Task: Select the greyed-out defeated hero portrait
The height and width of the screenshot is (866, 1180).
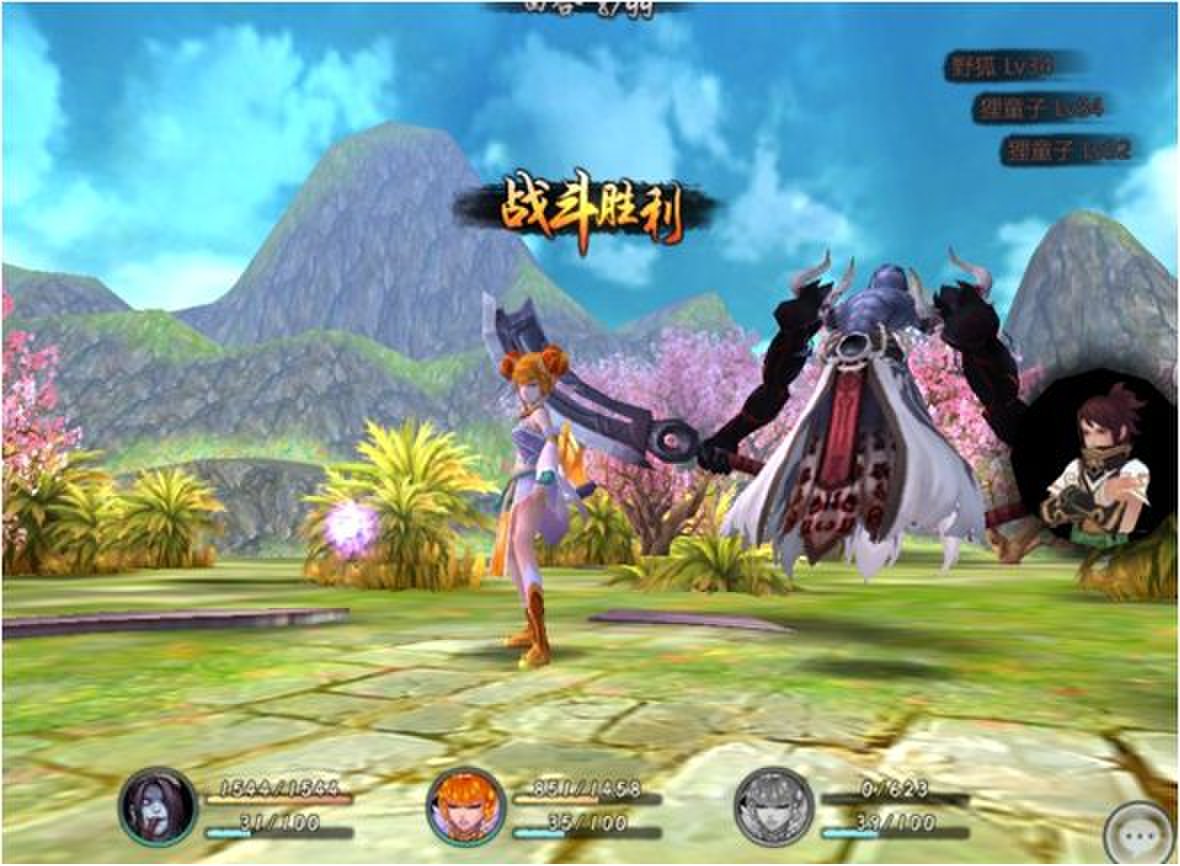Action: point(773,806)
